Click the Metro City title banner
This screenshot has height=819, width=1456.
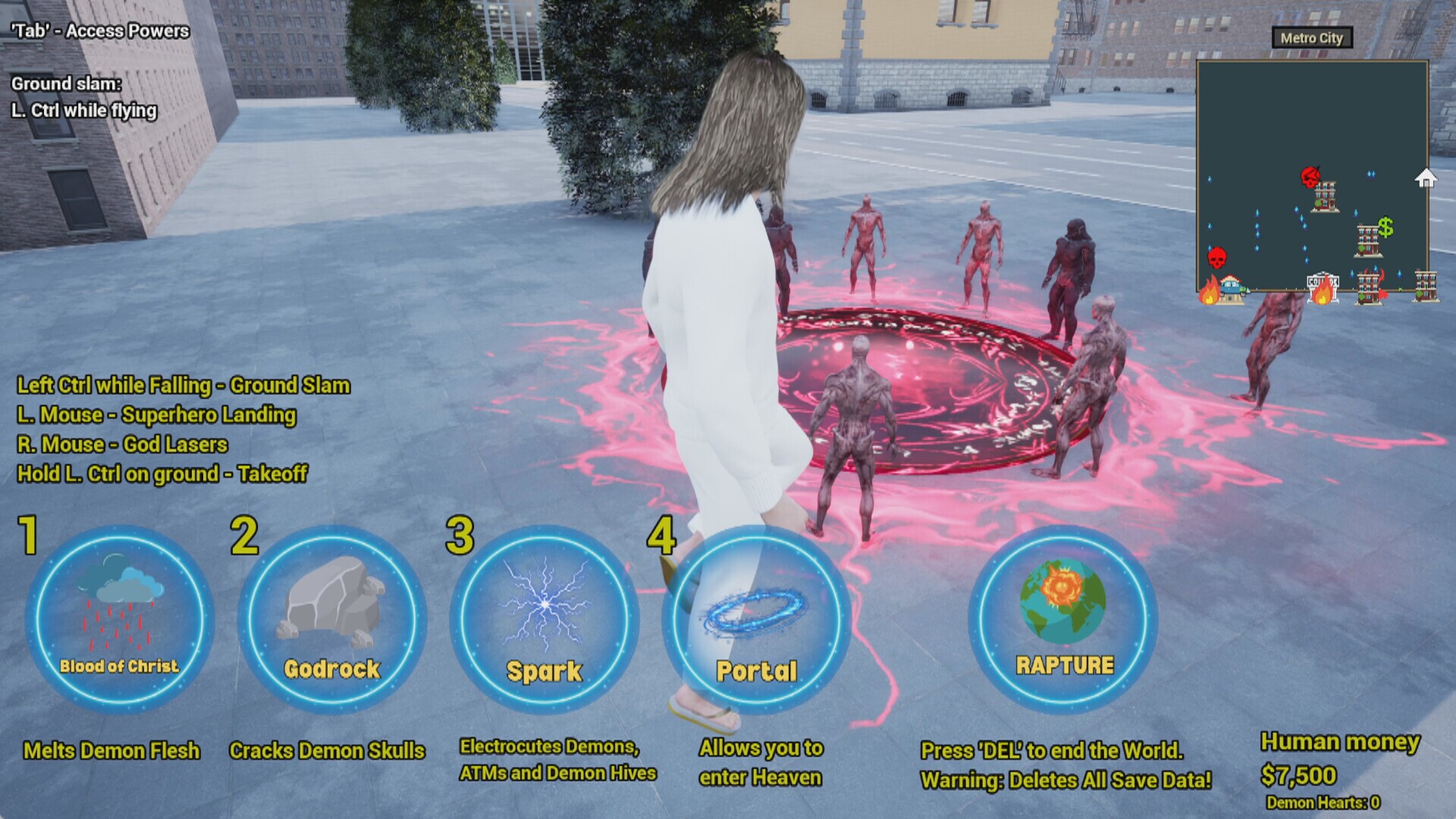coord(1313,38)
